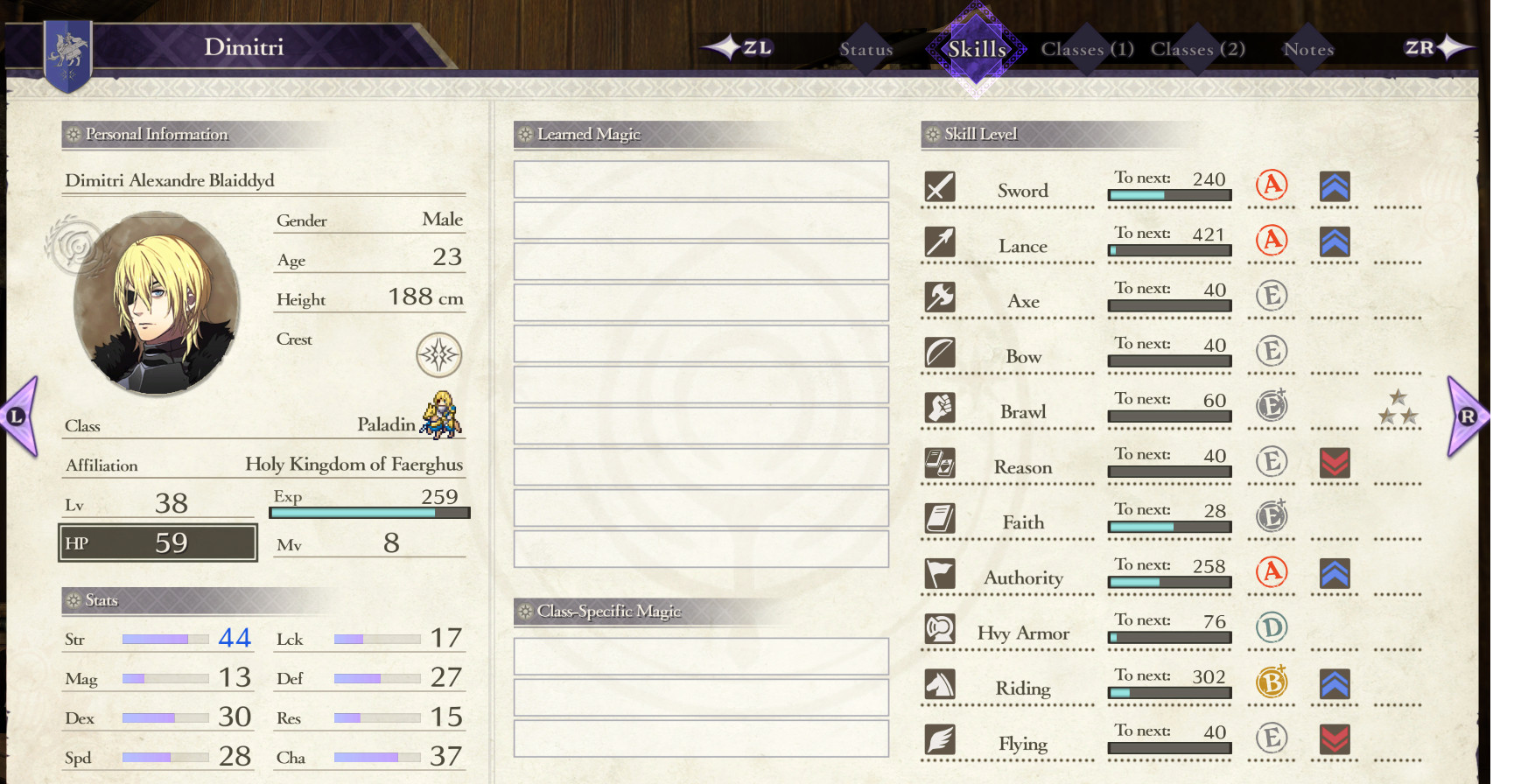Select the Axe skill icon

tap(940, 297)
